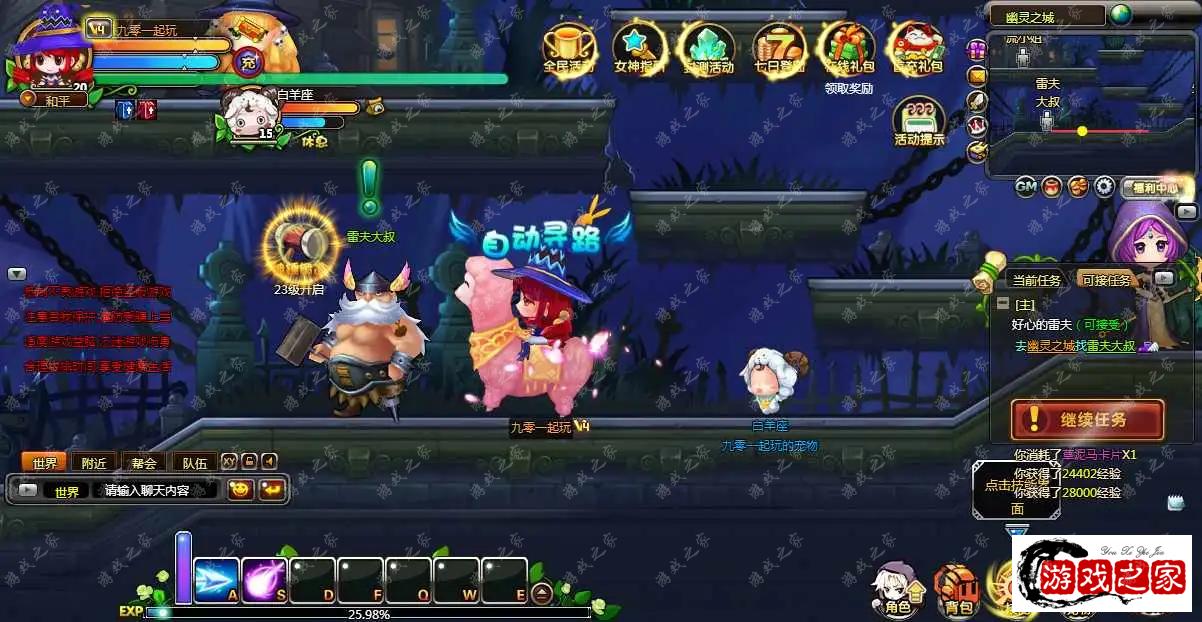The width and height of the screenshot is (1202, 622).
Task: Switch to the 当前任务 quest tab
Action: [1035, 281]
